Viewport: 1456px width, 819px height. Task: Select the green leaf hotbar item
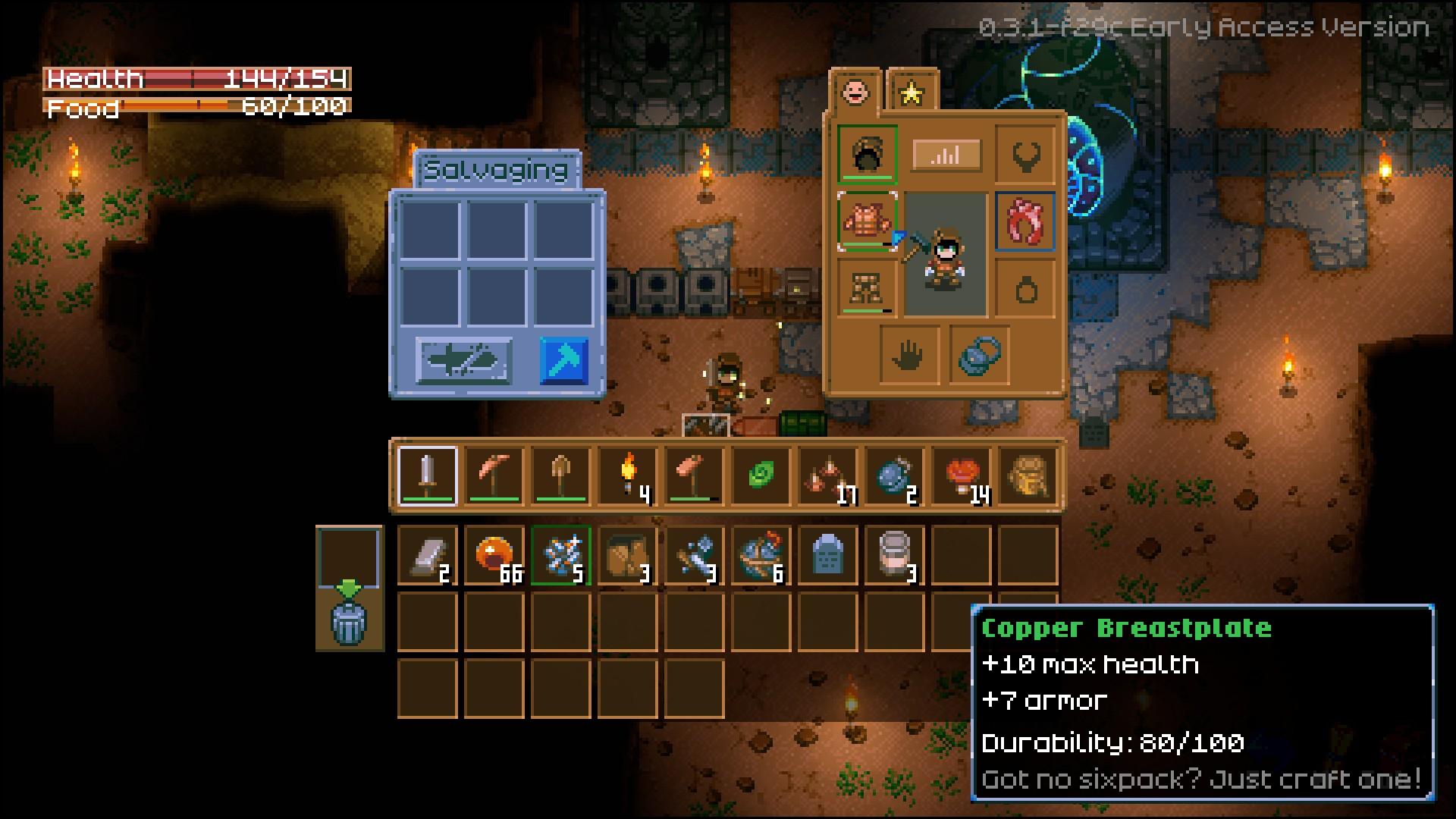[x=761, y=476]
